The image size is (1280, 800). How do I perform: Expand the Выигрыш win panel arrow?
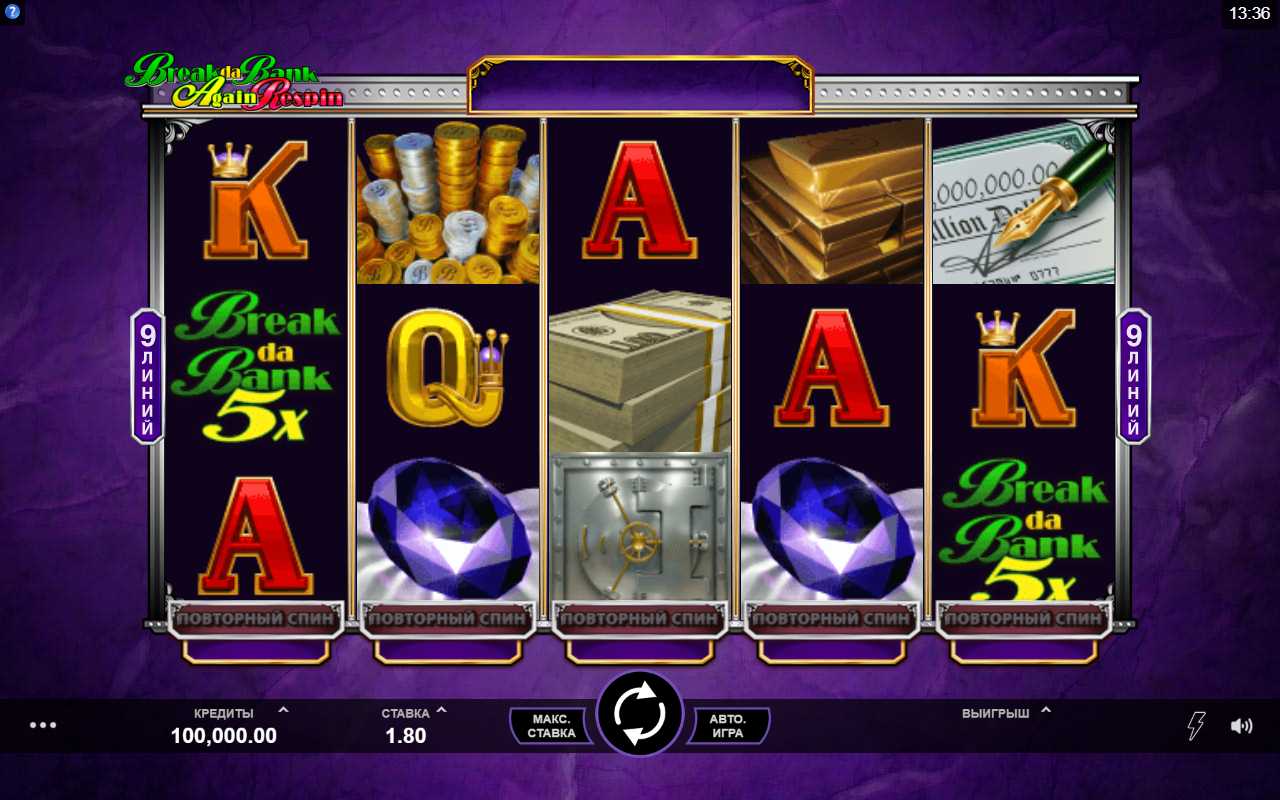[1046, 711]
